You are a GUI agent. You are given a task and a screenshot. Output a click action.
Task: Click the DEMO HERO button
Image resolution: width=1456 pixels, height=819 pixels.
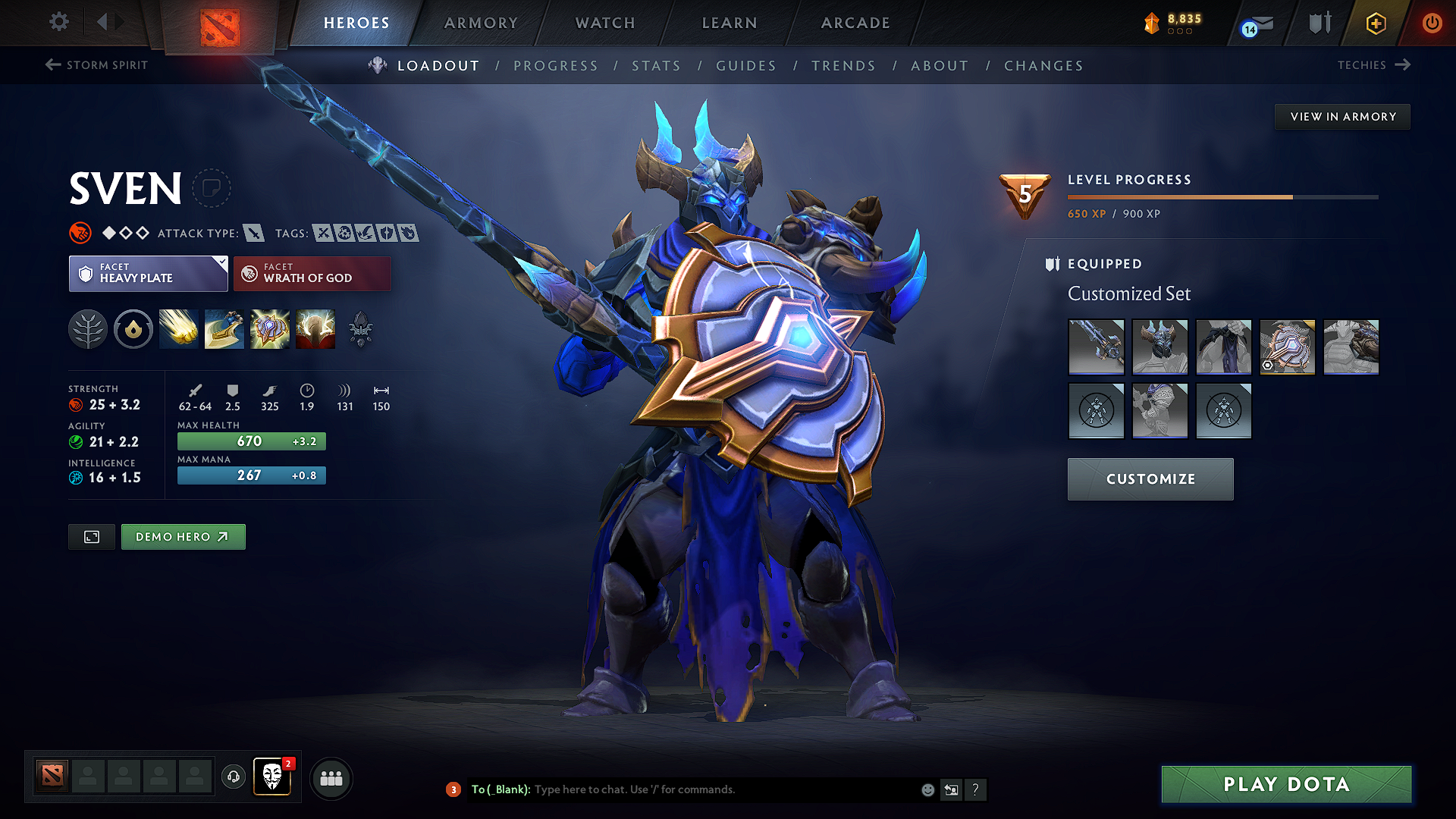183,536
